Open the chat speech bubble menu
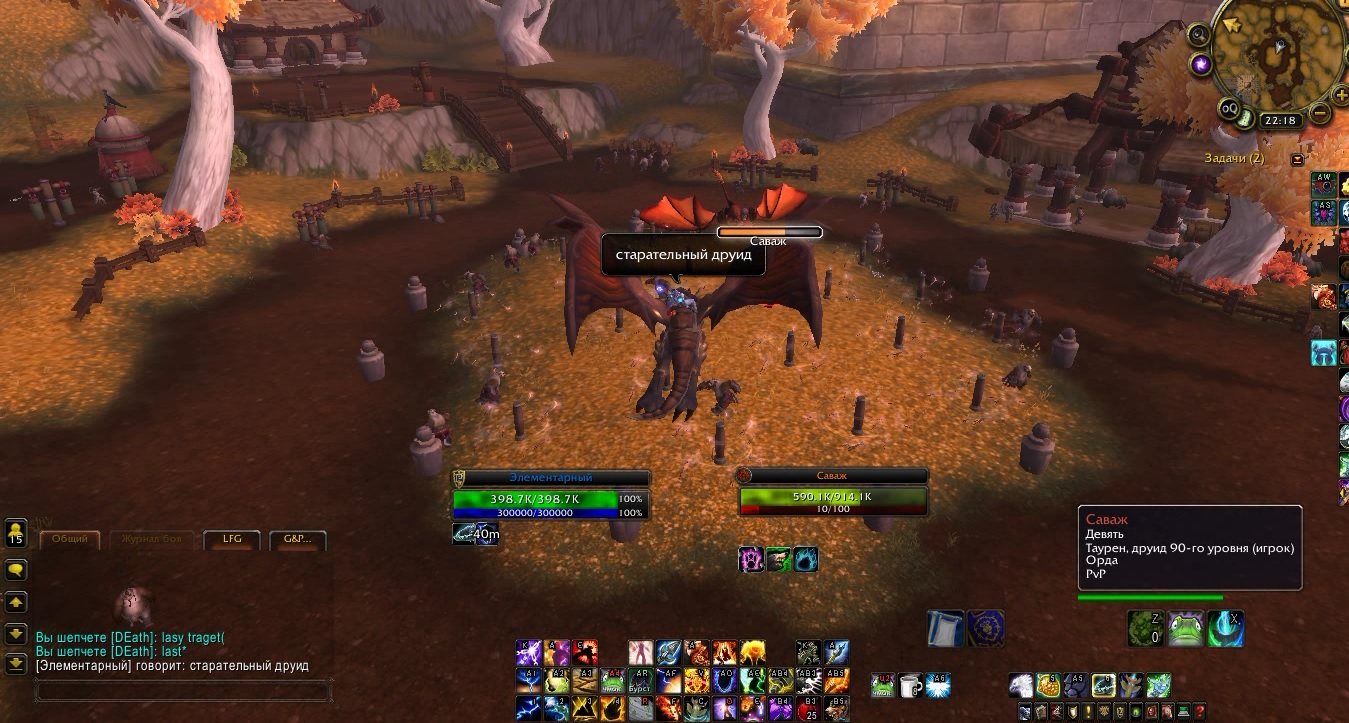 pyautogui.click(x=16, y=569)
